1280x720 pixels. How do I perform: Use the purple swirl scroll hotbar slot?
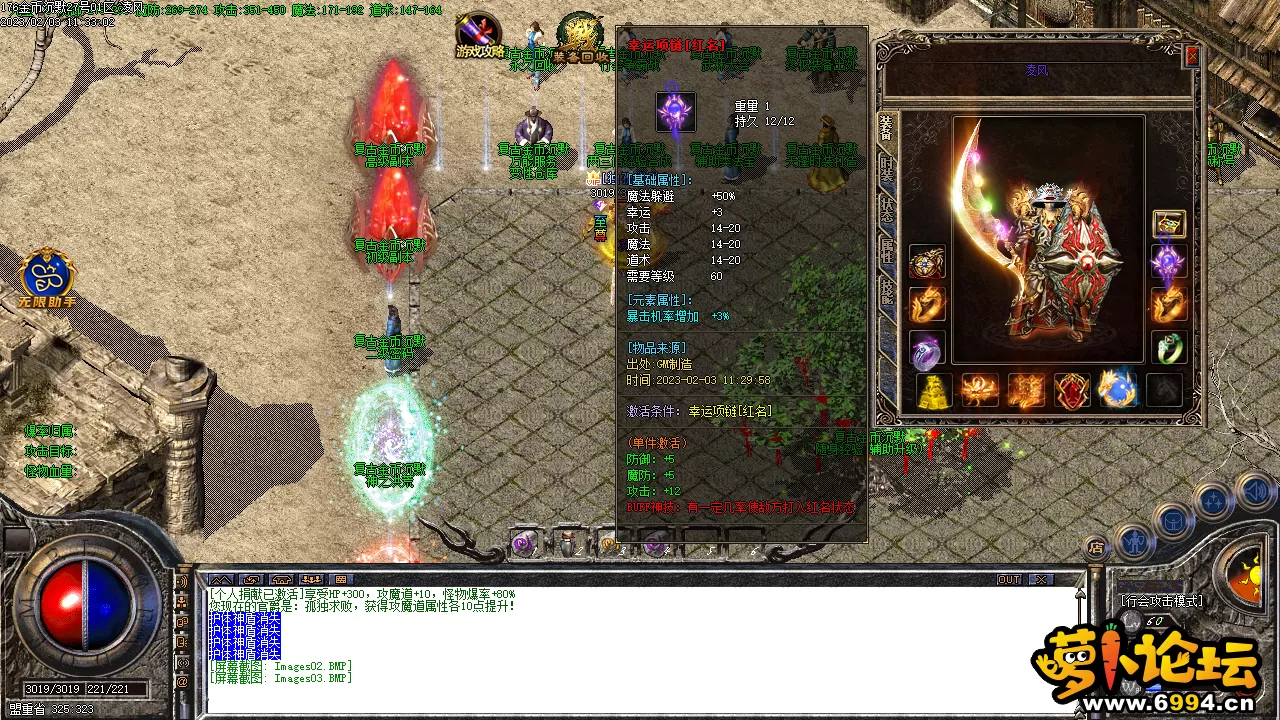(523, 543)
